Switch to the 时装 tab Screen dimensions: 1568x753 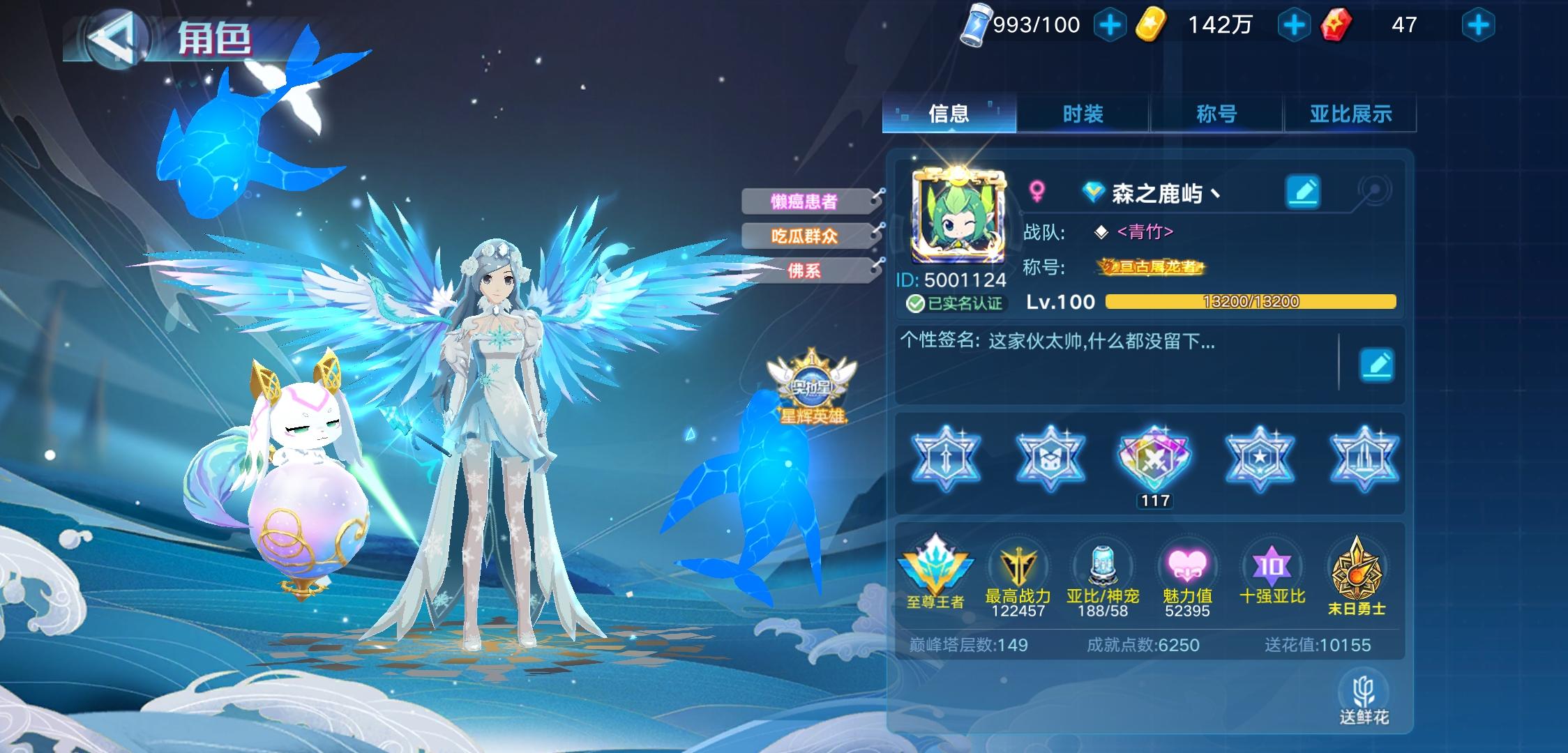pos(1083,114)
